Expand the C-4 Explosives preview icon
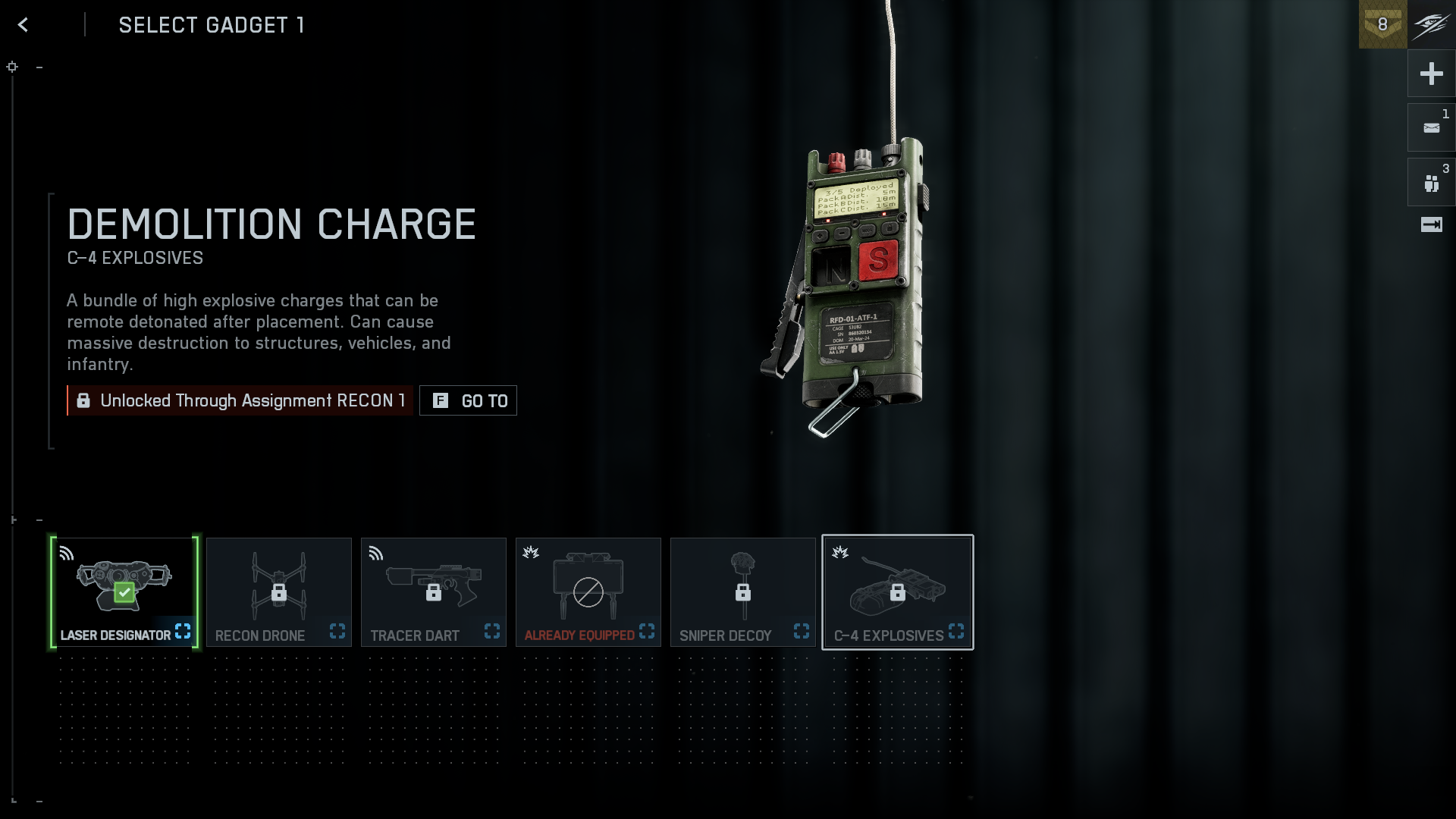The width and height of the screenshot is (1456, 819). click(956, 631)
